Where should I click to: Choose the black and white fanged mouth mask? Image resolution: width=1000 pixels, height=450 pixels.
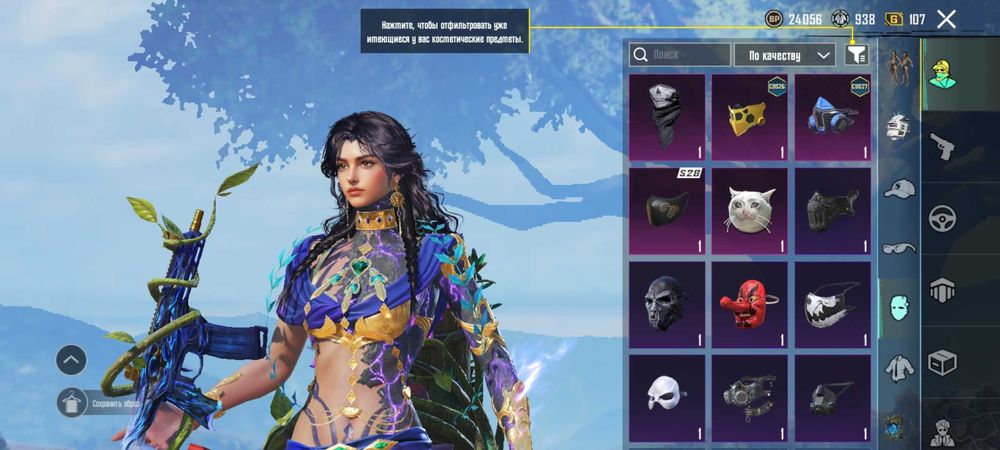coord(832,304)
